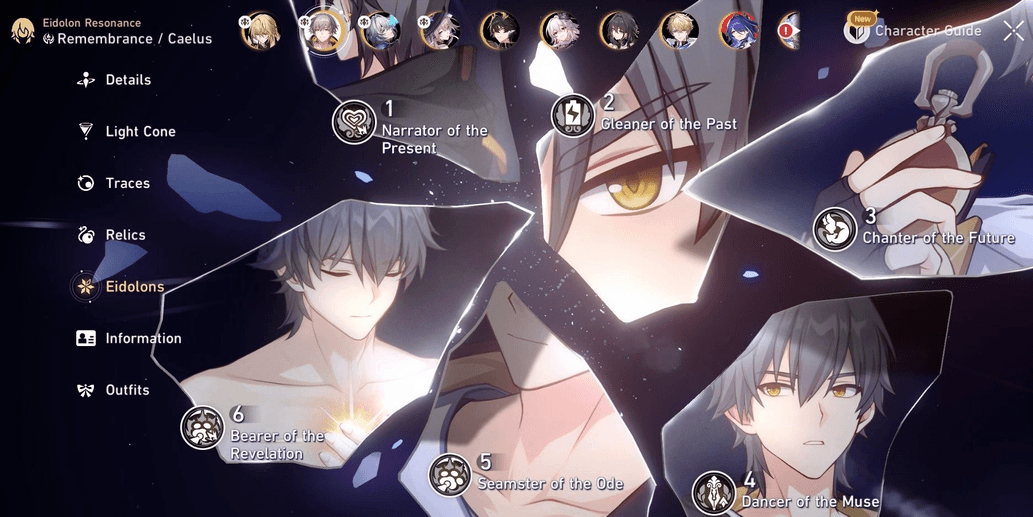The width and height of the screenshot is (1033, 517).
Task: Open the Traces section
Action: point(127,184)
